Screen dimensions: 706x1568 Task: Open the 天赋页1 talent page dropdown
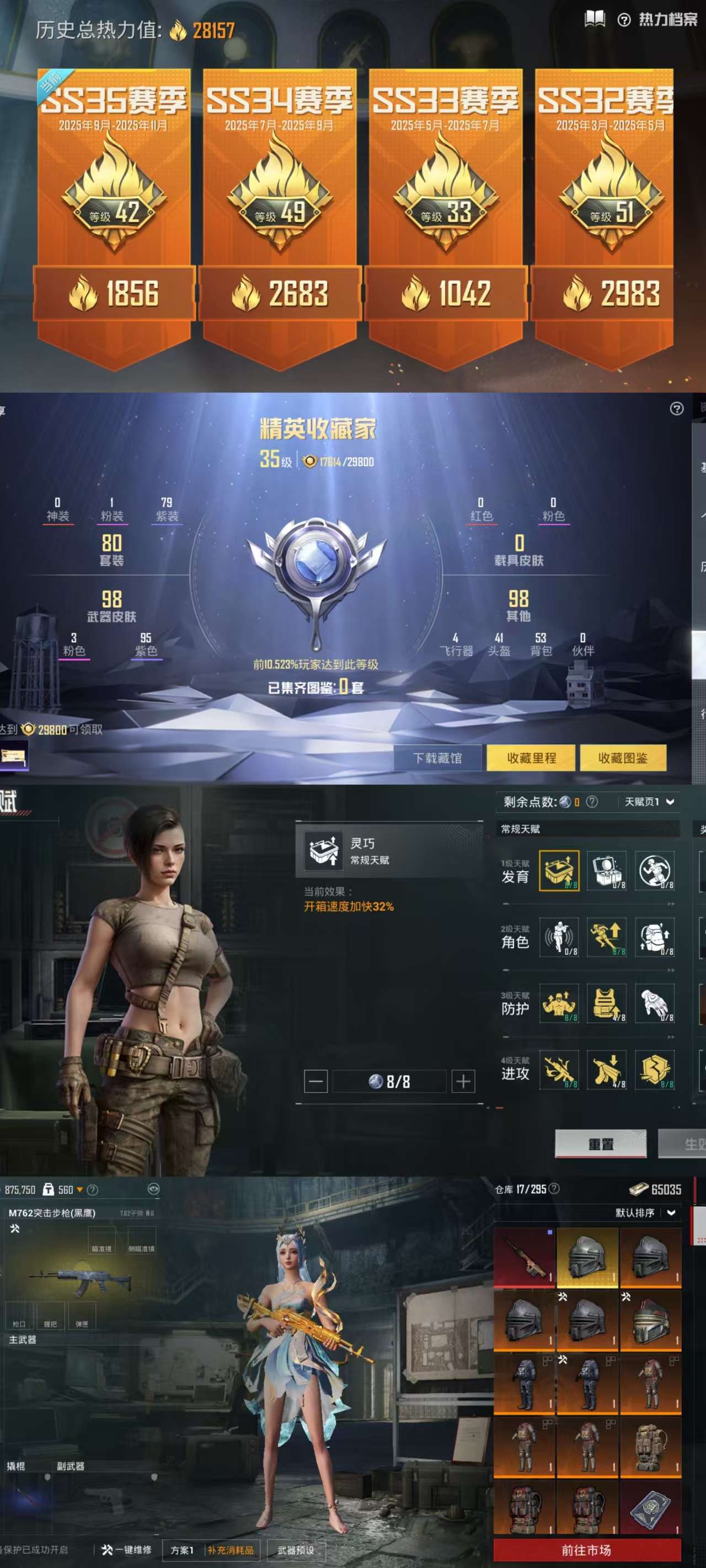click(649, 802)
